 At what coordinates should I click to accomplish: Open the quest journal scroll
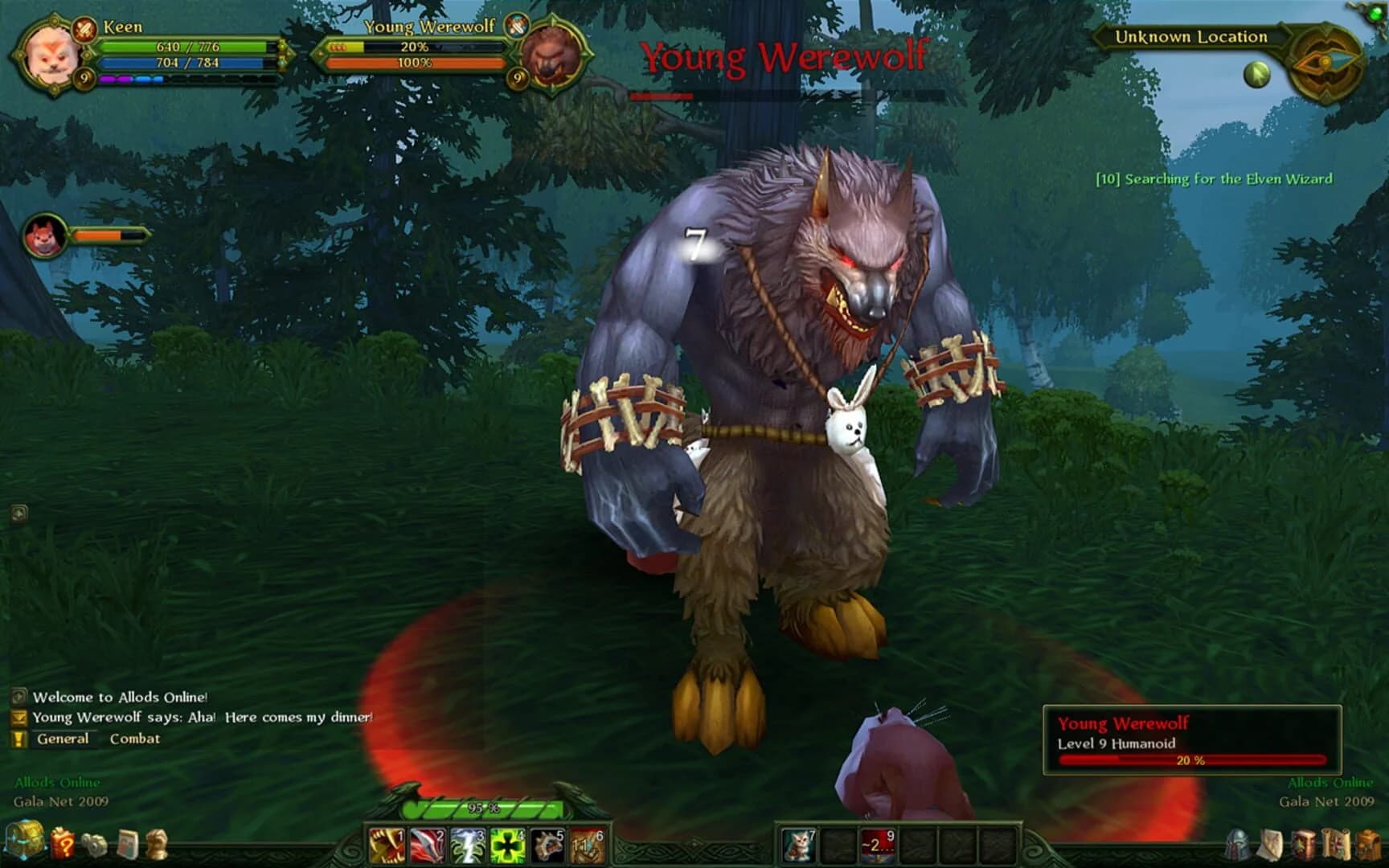(1337, 844)
